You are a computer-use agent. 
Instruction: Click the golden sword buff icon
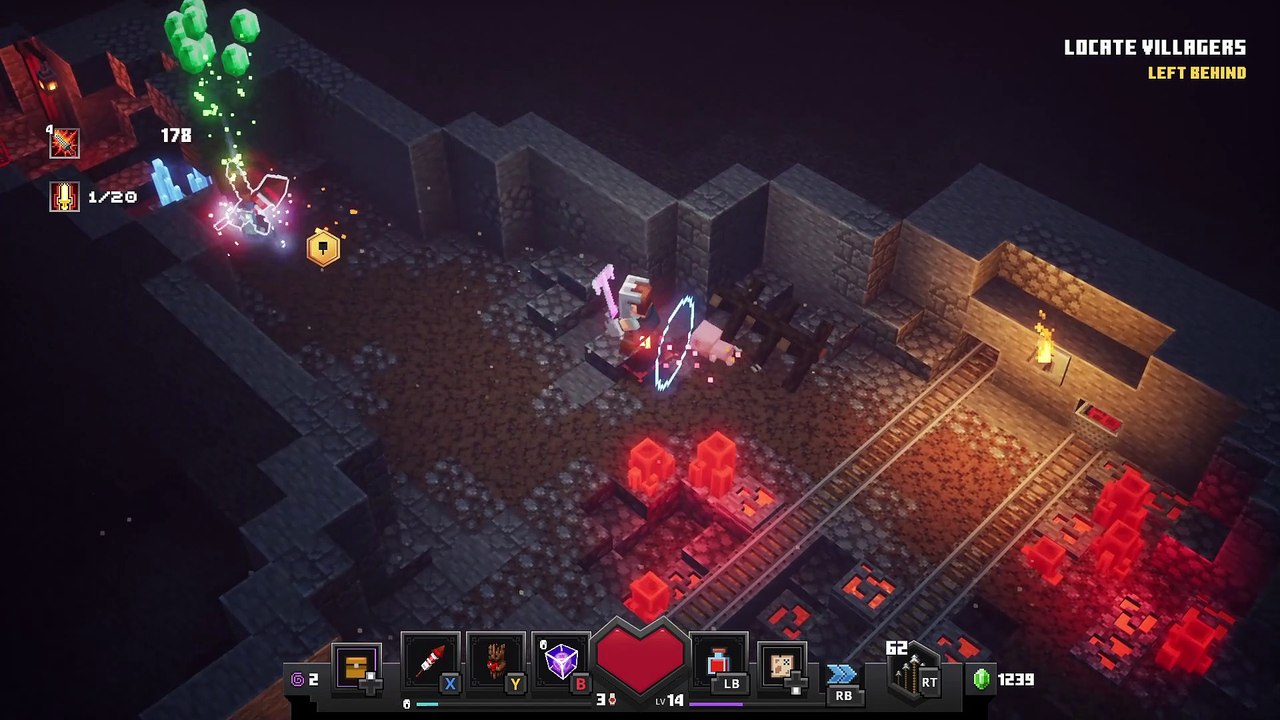65,196
